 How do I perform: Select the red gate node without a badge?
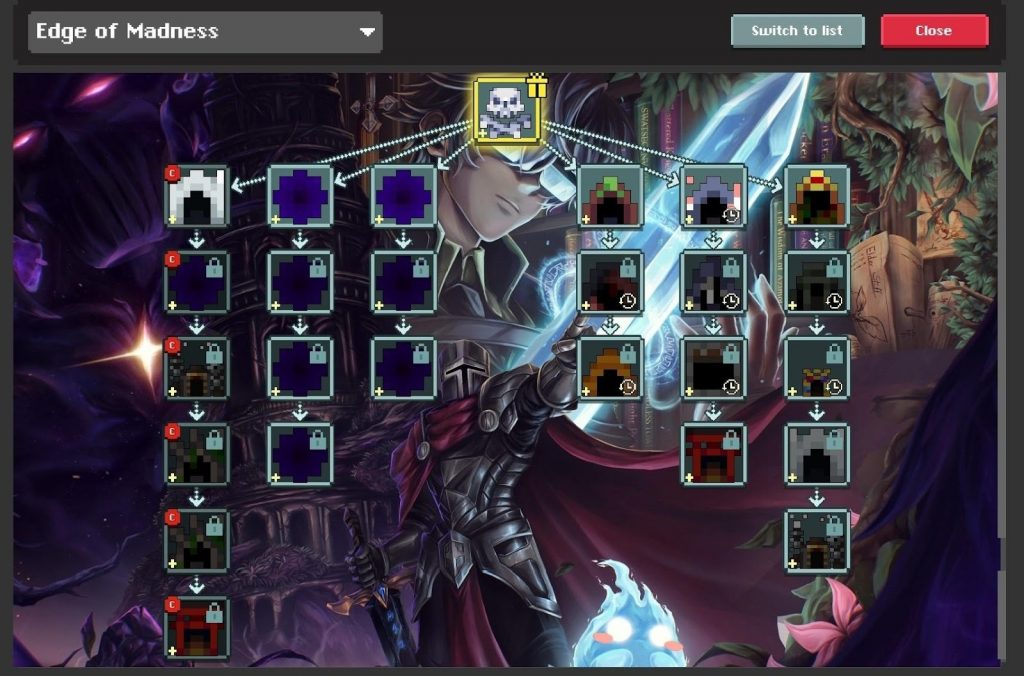tap(713, 455)
